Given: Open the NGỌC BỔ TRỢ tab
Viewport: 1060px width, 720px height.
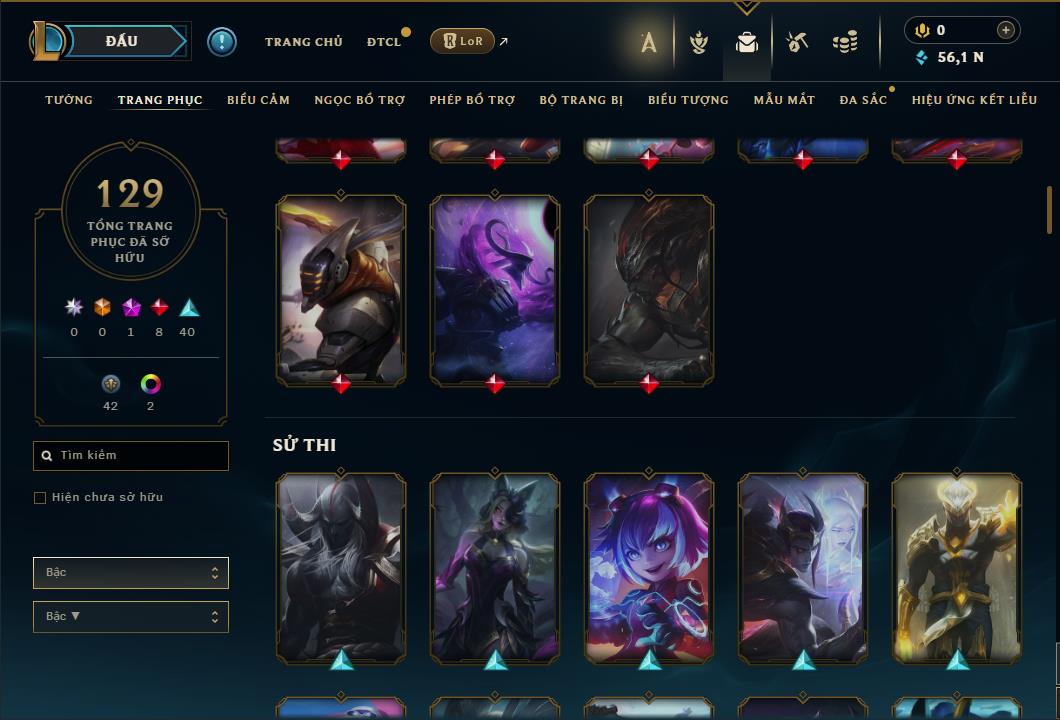Looking at the screenshot, I should coord(359,100).
